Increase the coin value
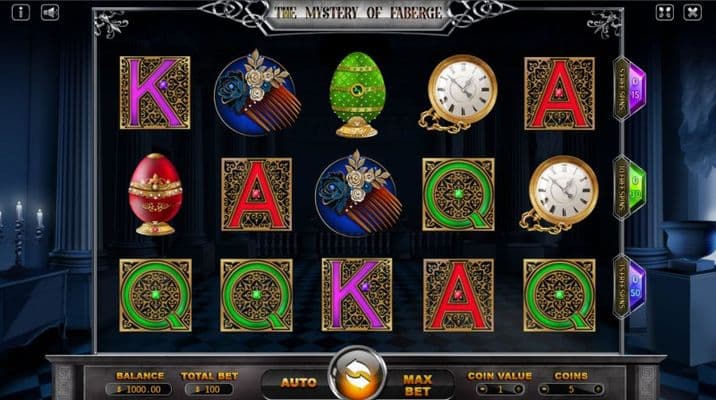 519,388
